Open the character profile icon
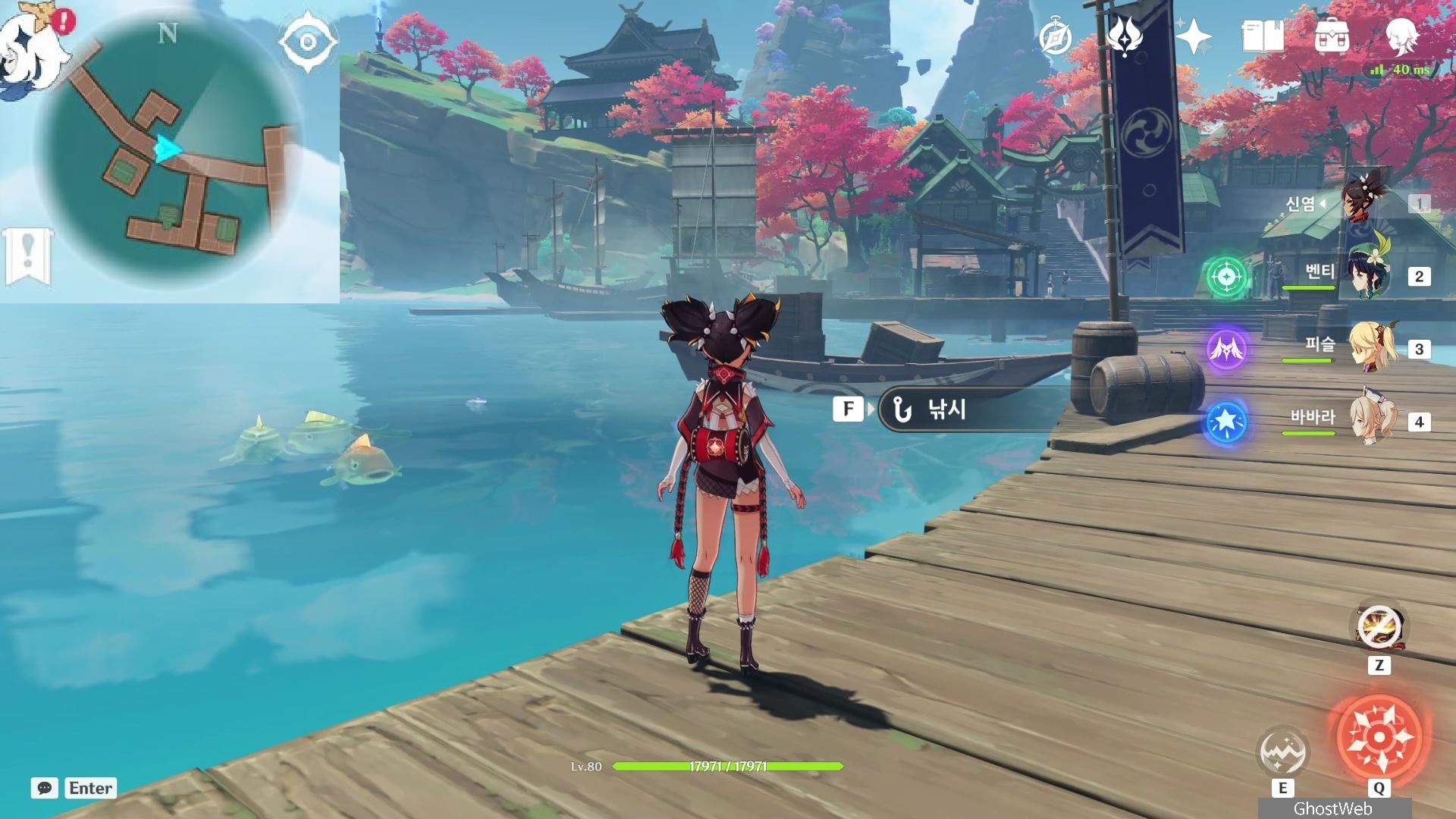Image resolution: width=1456 pixels, height=819 pixels. click(1401, 35)
